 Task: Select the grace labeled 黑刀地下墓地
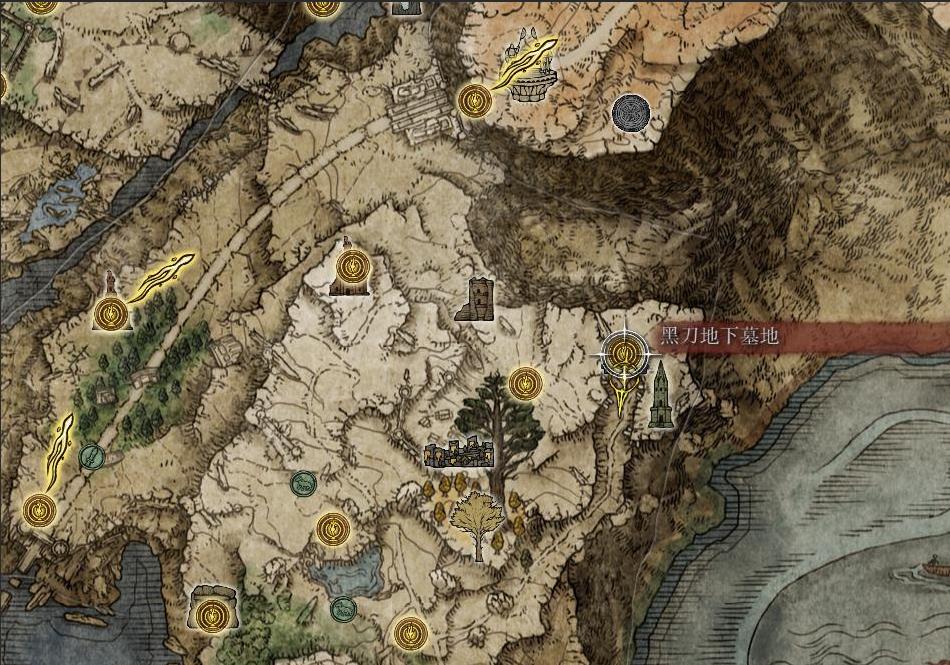tap(624, 353)
